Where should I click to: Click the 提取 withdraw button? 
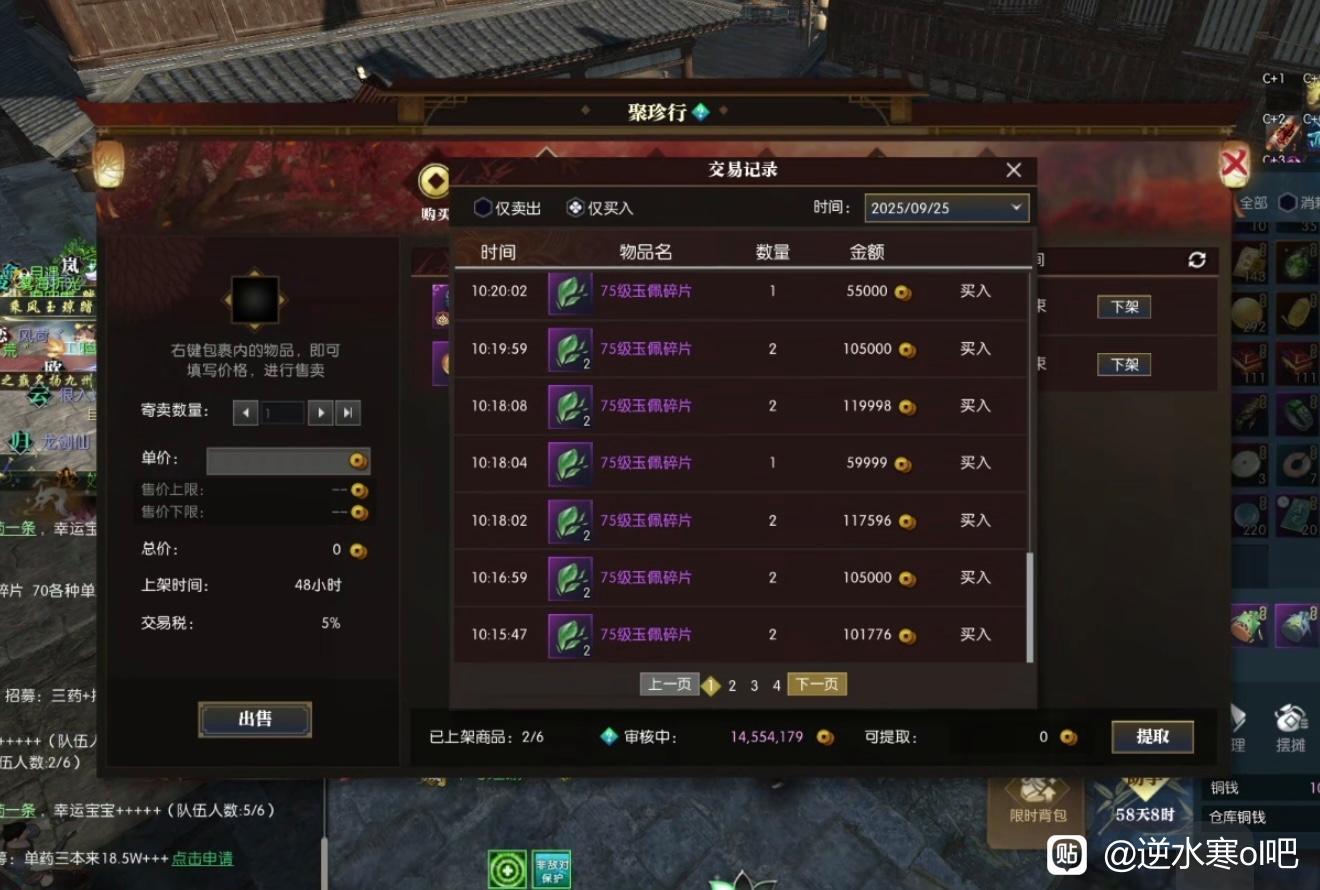1152,737
